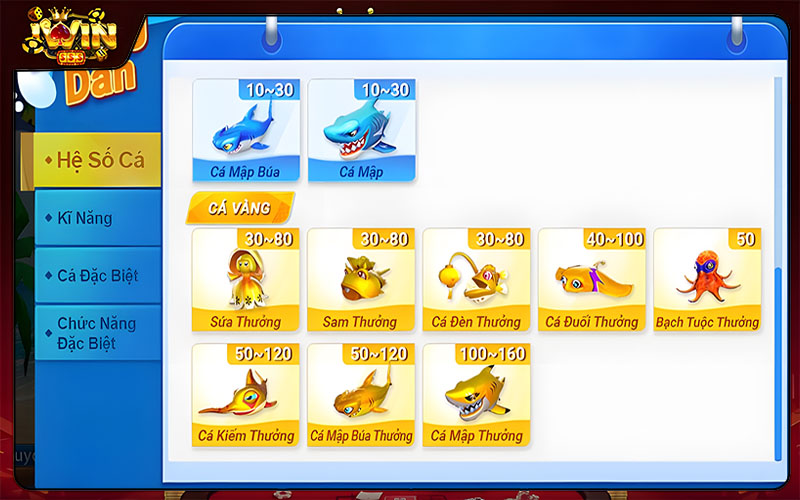Choose the Cá Kiếm Thưởng swordfish tile

pos(245,395)
